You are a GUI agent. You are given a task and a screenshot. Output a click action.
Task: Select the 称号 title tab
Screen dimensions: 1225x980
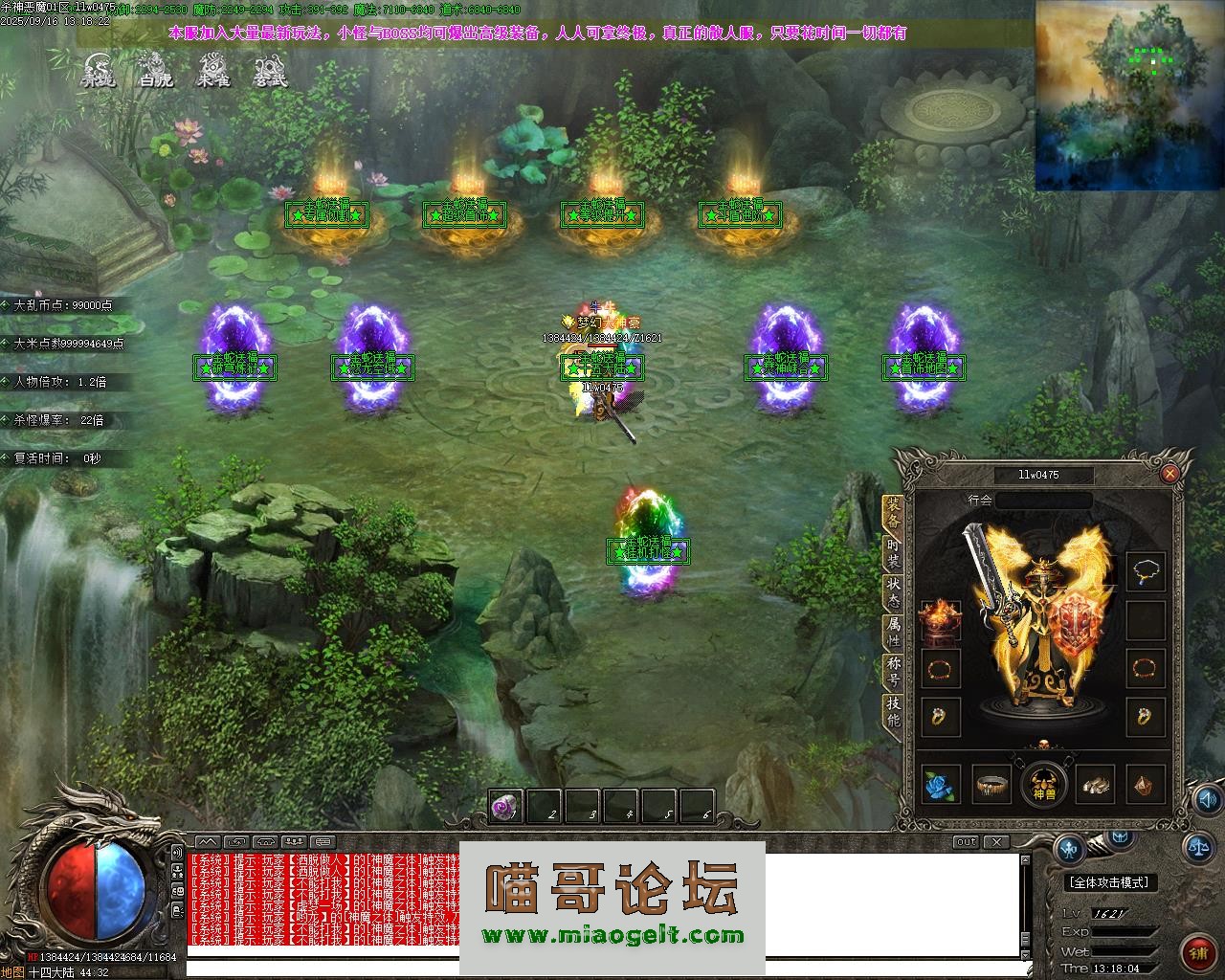[893, 669]
